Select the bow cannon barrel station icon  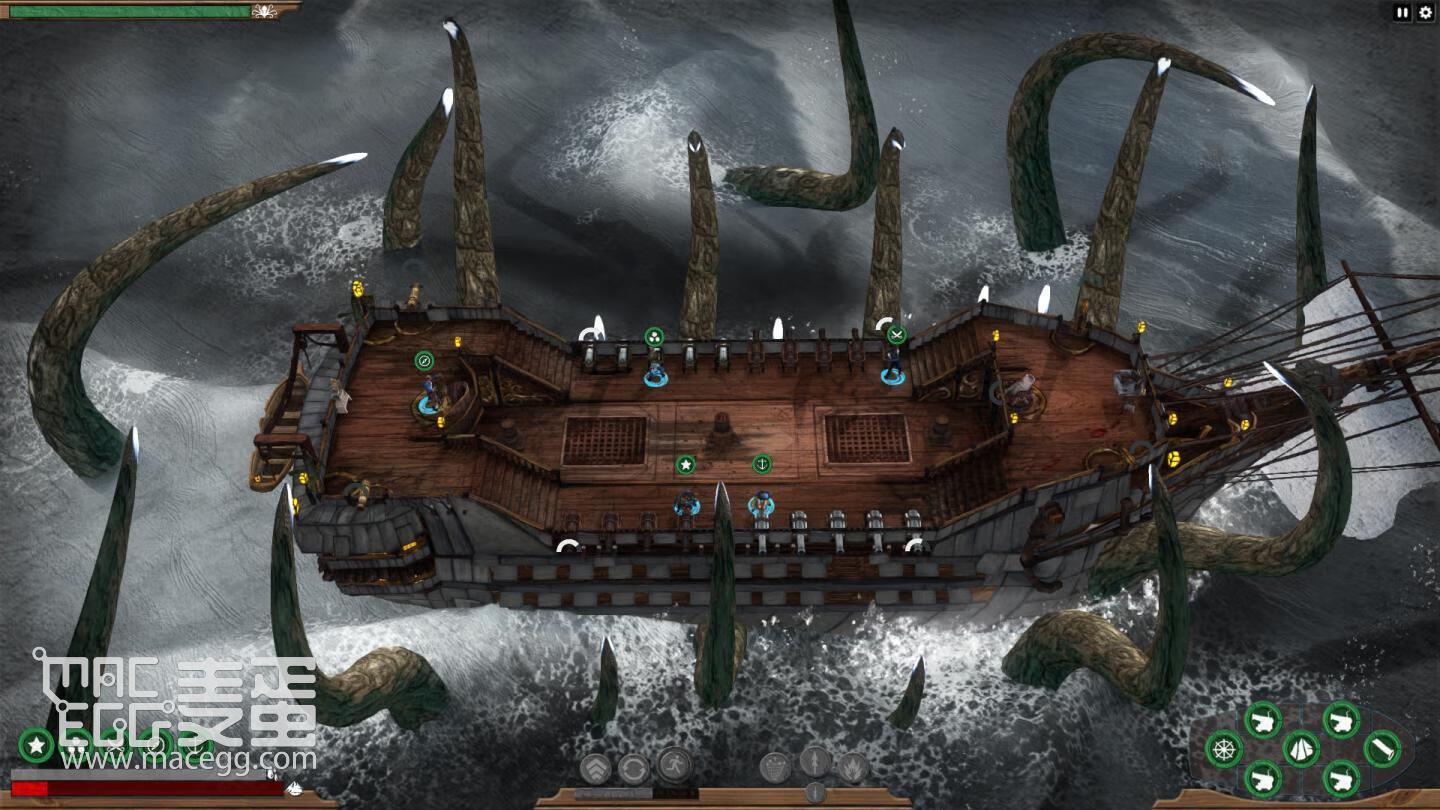[1382, 748]
